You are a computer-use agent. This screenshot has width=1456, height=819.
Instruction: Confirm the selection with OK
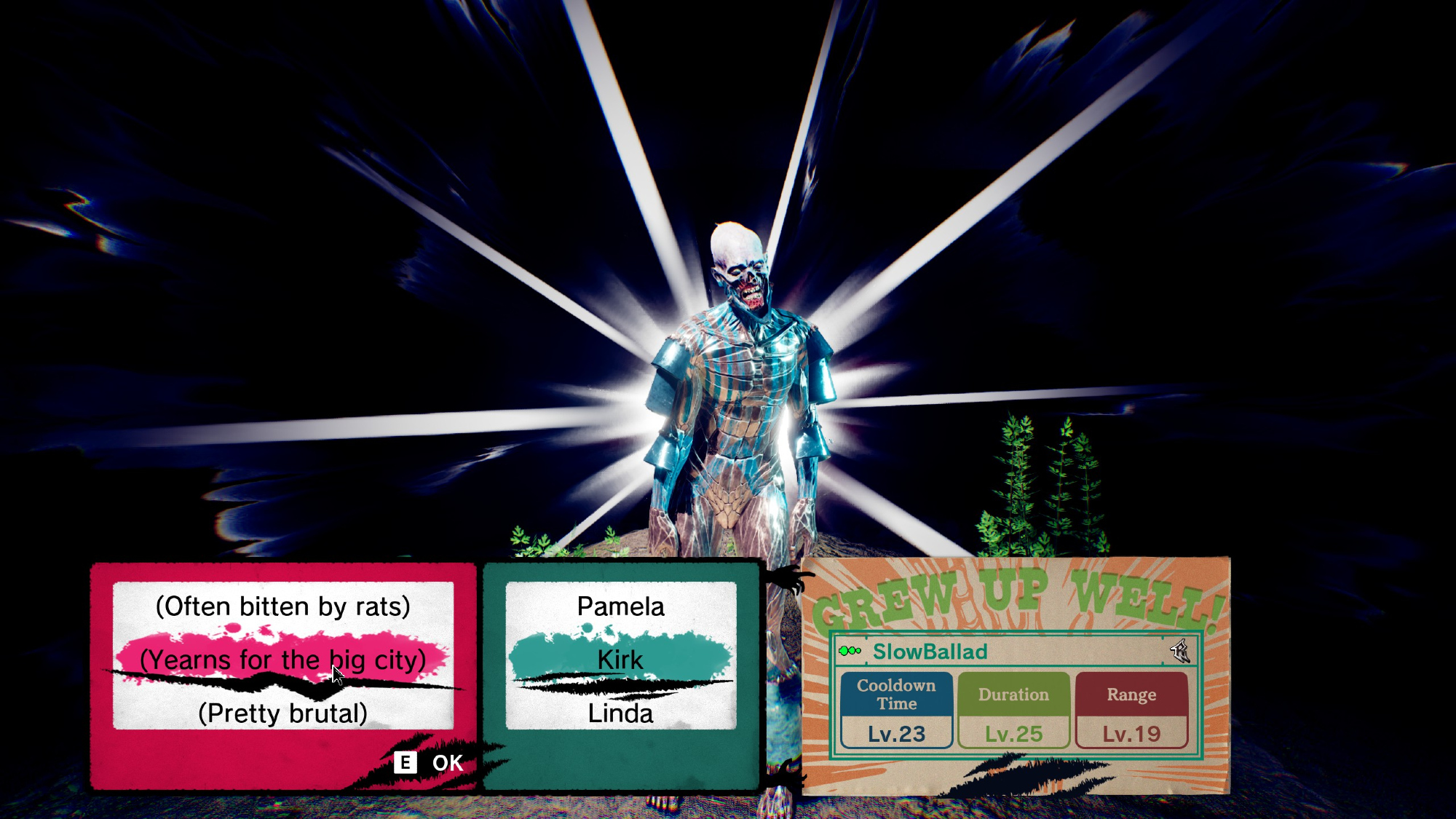[430, 763]
